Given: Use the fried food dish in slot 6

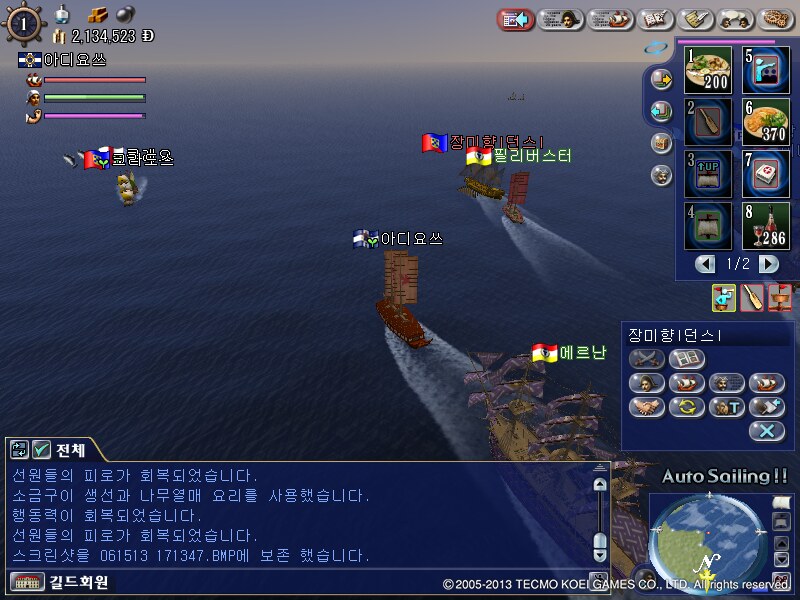Looking at the screenshot, I should tap(767, 122).
